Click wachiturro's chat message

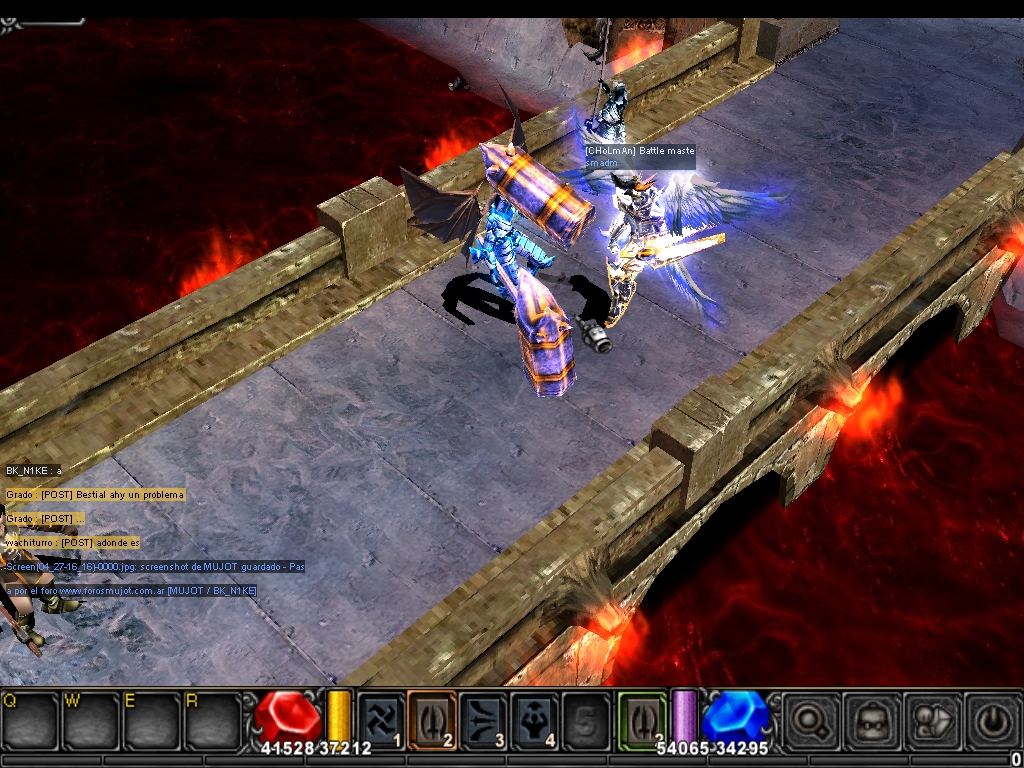pyautogui.click(x=72, y=543)
